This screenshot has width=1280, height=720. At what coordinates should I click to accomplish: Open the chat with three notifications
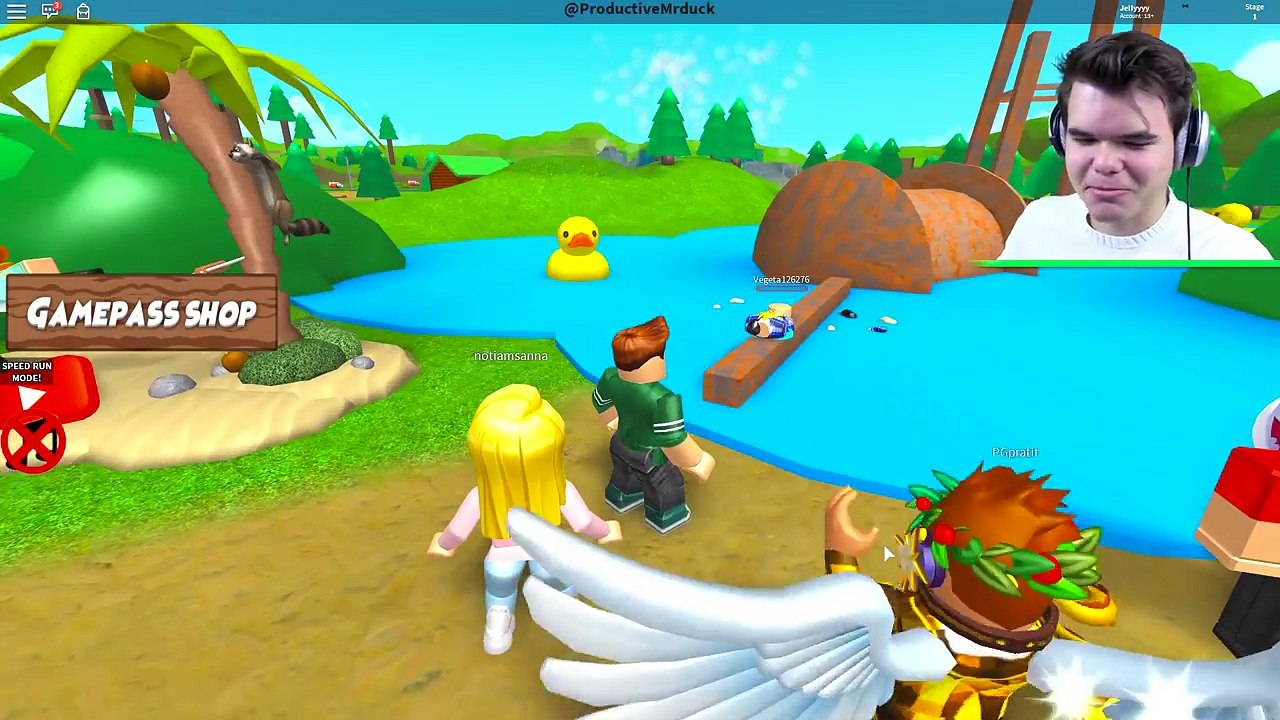tap(50, 11)
